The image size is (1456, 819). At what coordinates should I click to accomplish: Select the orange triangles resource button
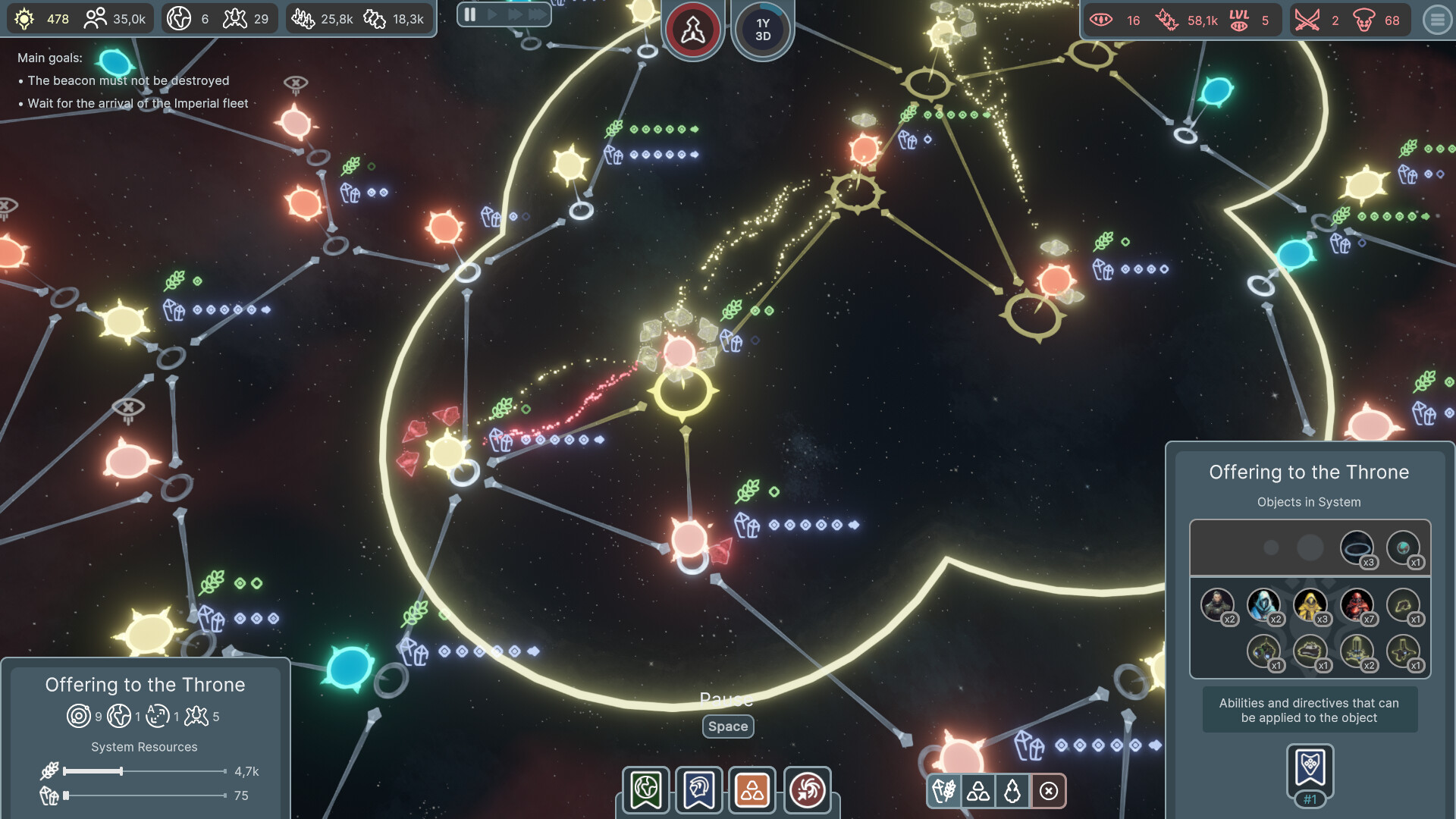click(752, 790)
